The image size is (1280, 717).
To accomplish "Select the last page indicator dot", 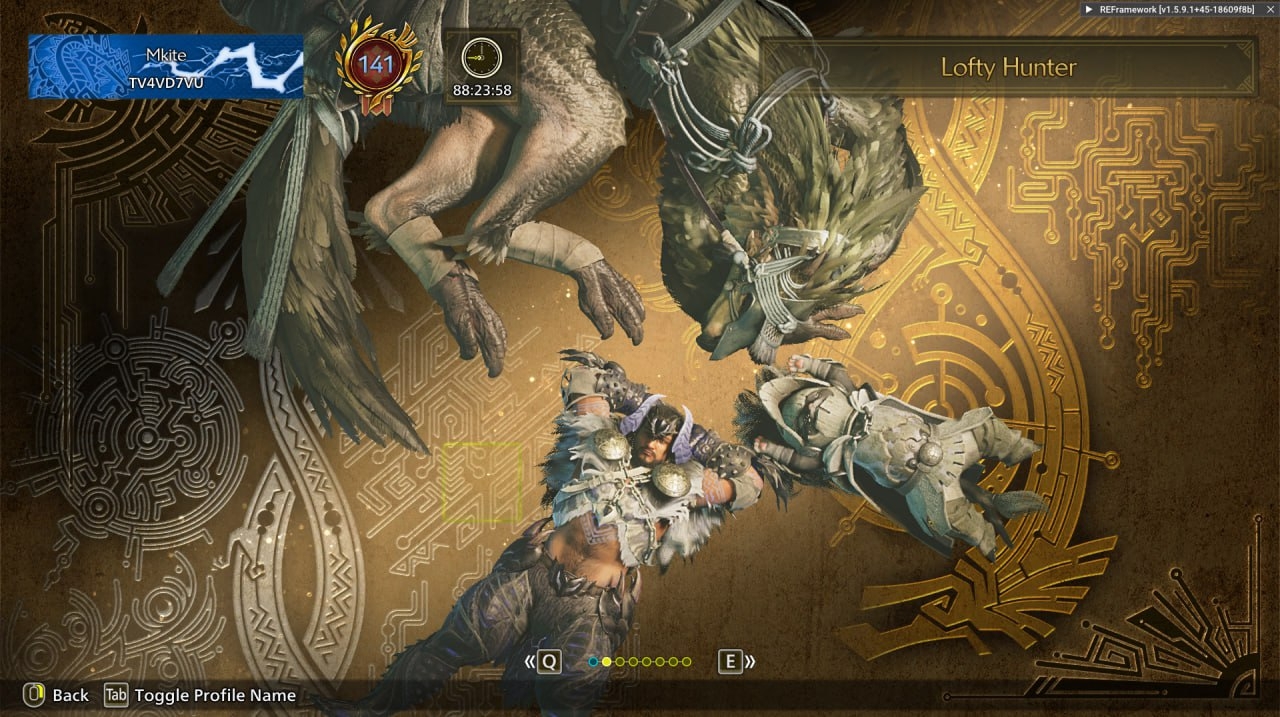I will 686,662.
